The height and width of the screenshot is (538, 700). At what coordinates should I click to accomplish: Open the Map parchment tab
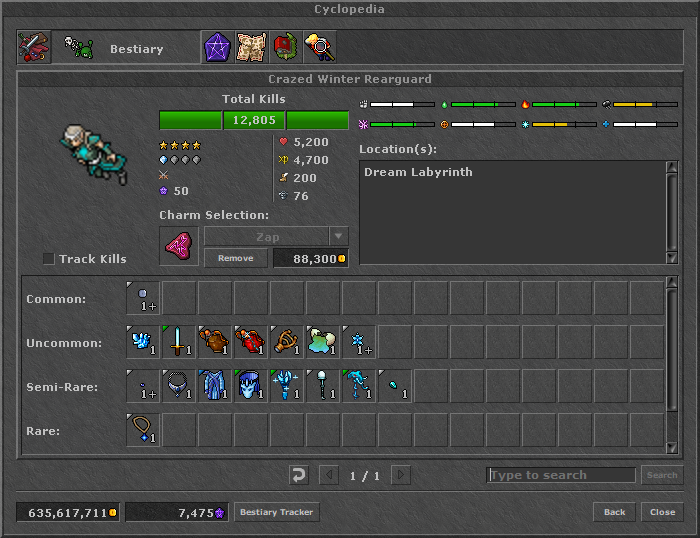tap(251, 47)
